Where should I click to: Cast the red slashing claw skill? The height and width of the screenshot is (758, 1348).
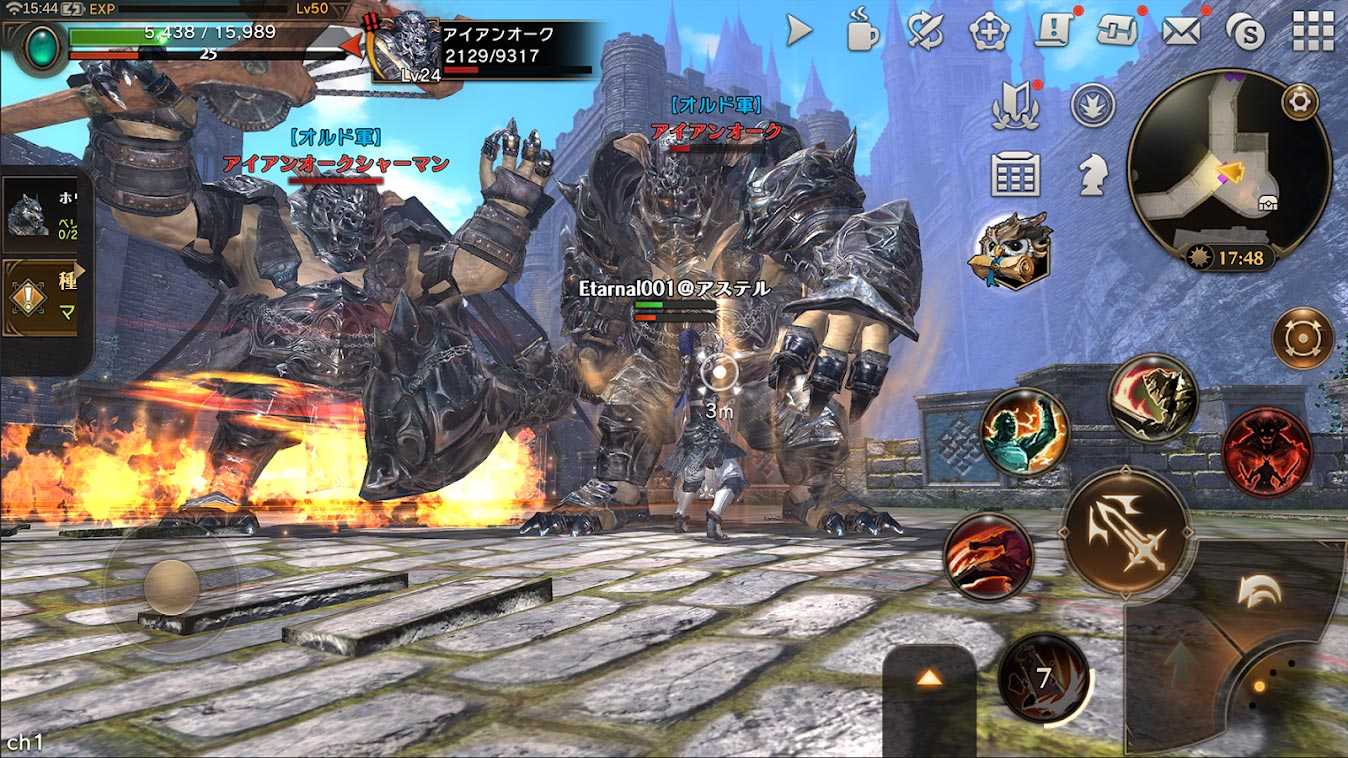(988, 556)
